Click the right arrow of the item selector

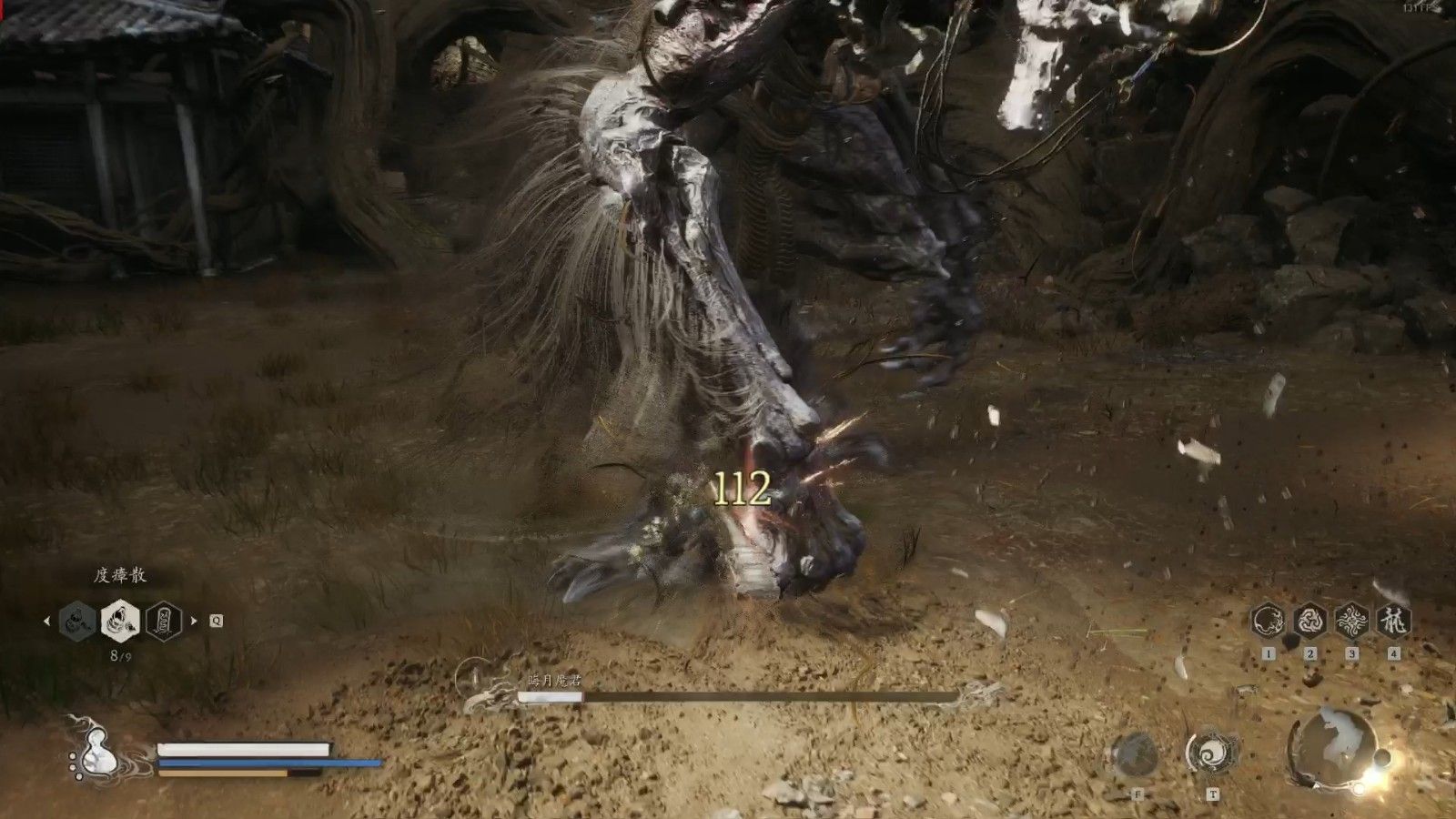(193, 622)
